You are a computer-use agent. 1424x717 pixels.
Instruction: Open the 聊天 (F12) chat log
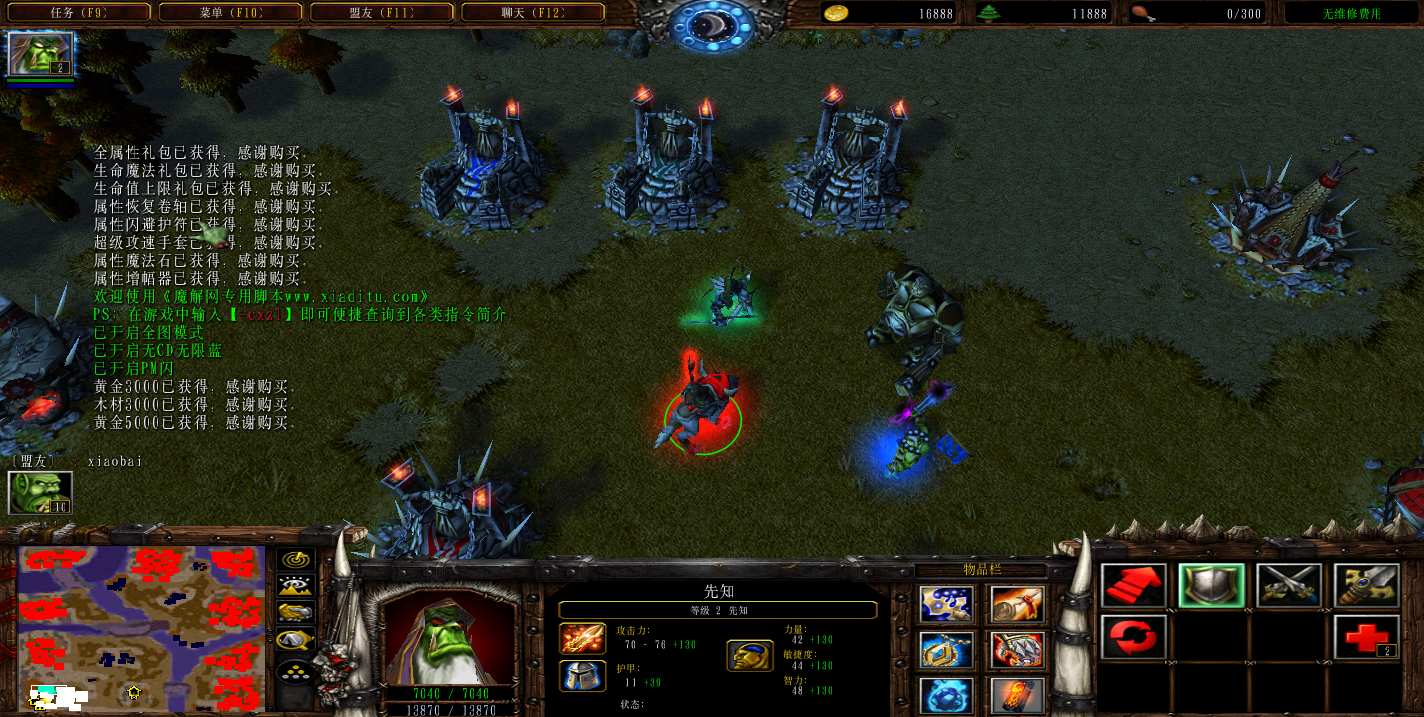[532, 13]
